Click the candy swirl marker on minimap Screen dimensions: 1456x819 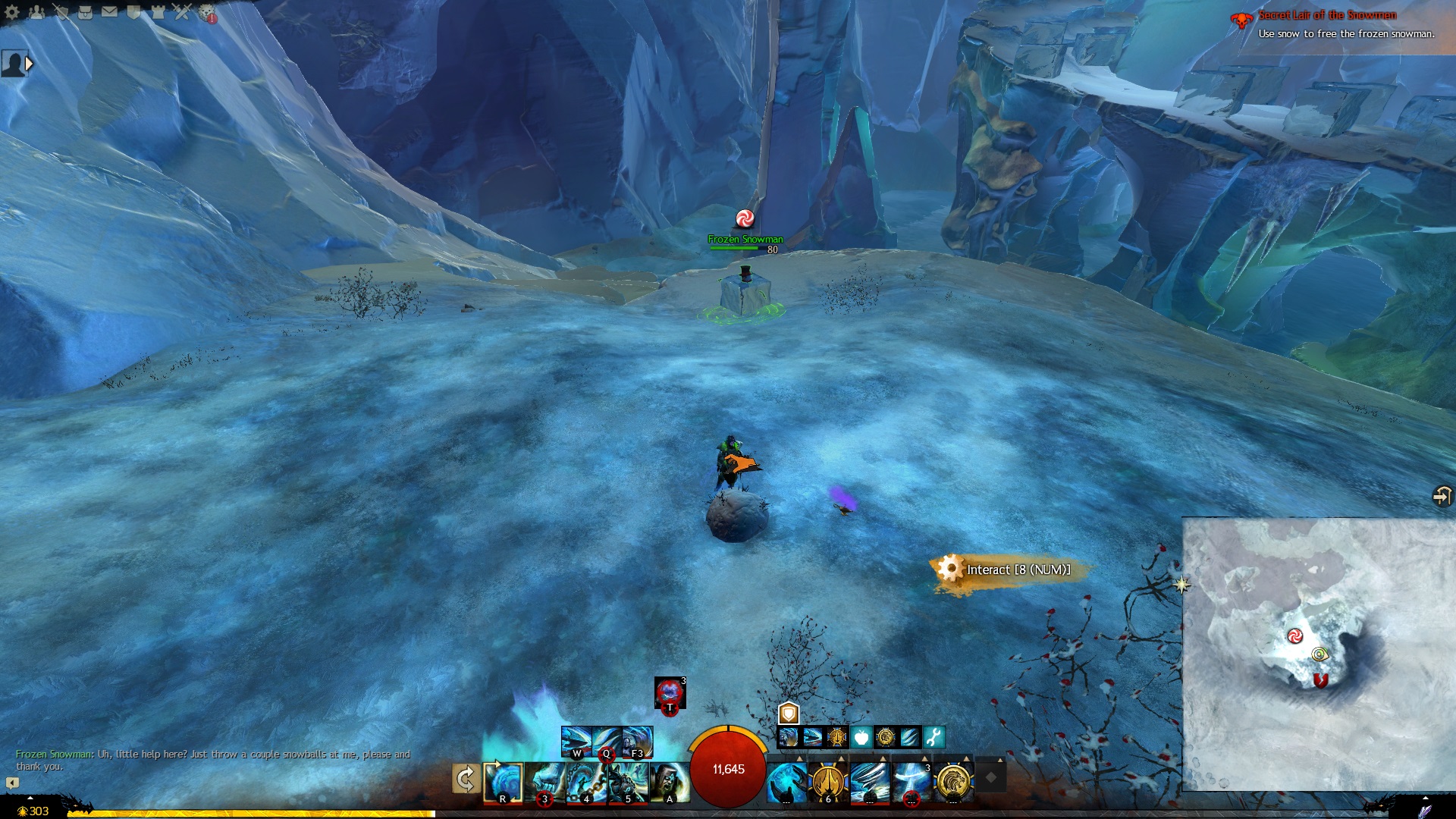click(1294, 635)
